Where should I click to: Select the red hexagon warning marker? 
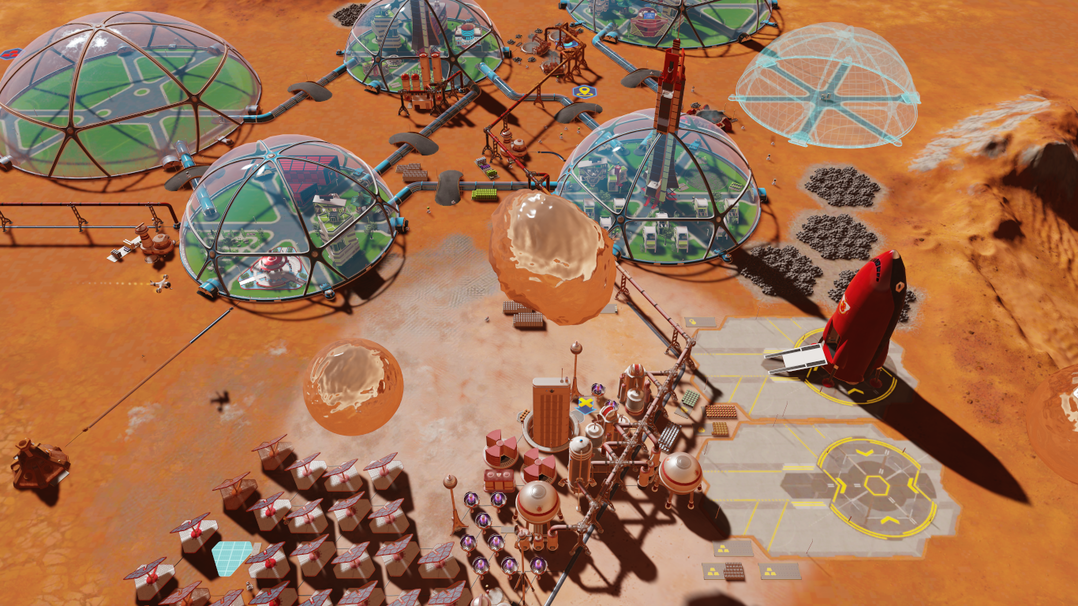click(x=11, y=53)
